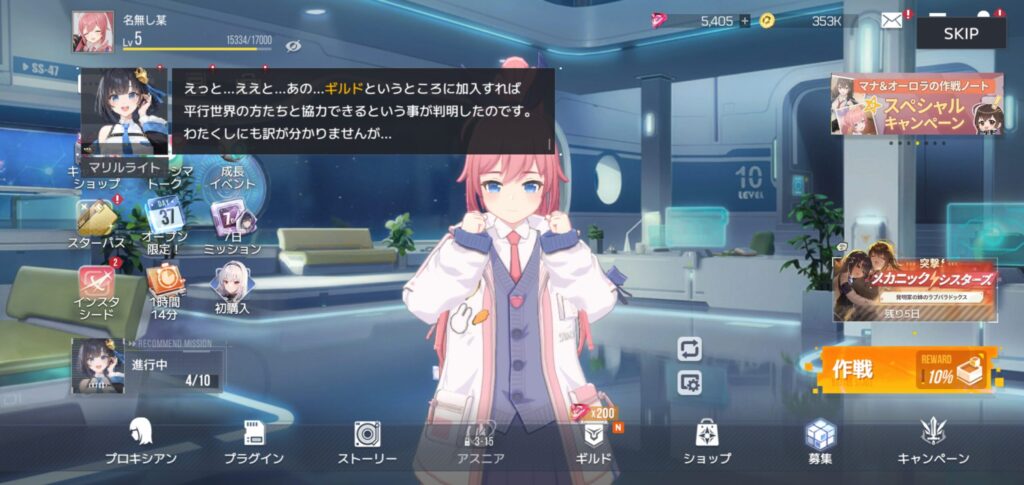The width and height of the screenshot is (1024, 485).
Task: Open the 初購入 first purchase offer
Action: [232, 288]
